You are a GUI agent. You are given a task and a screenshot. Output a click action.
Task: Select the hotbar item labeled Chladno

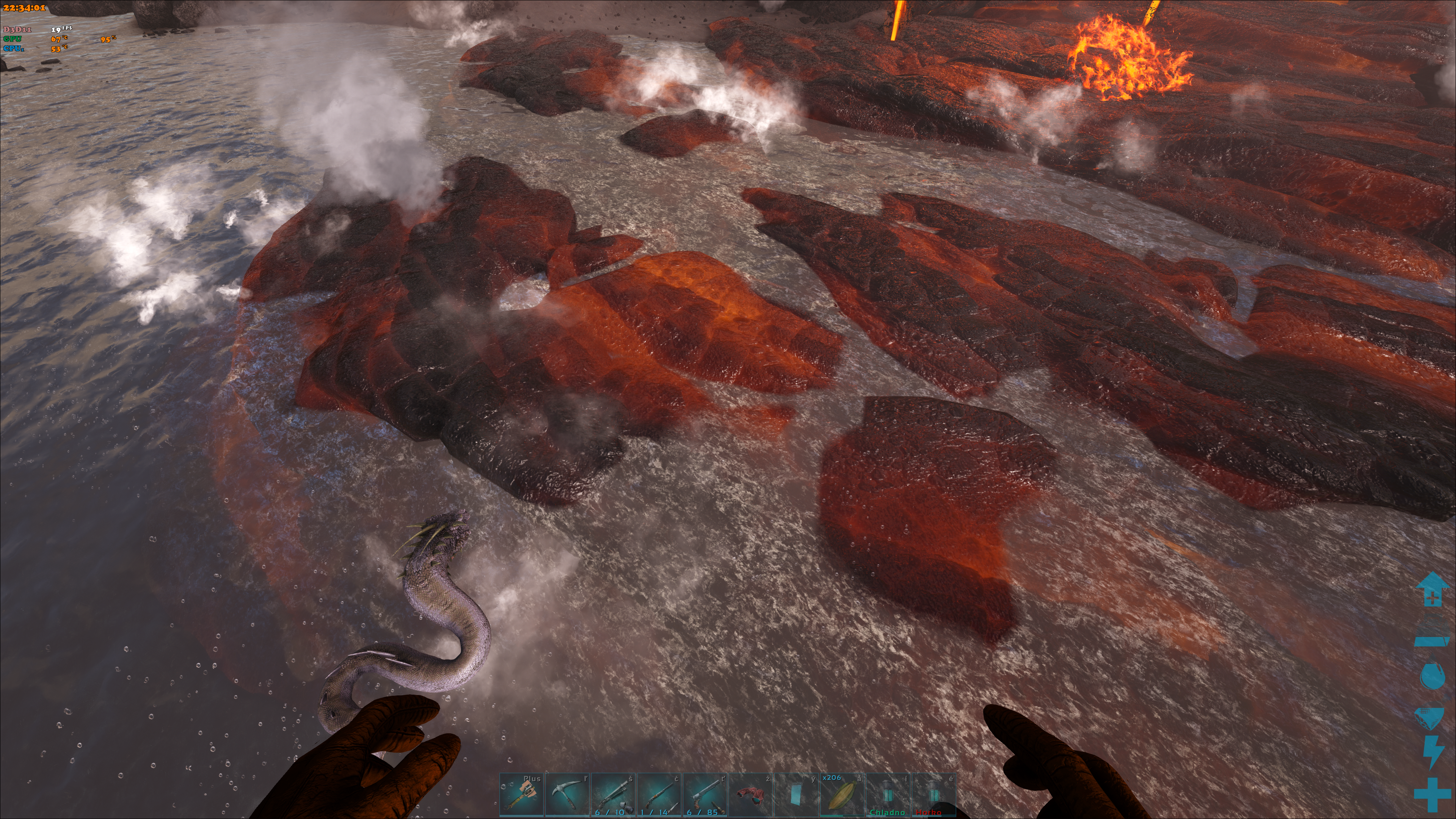pyautogui.click(x=888, y=795)
